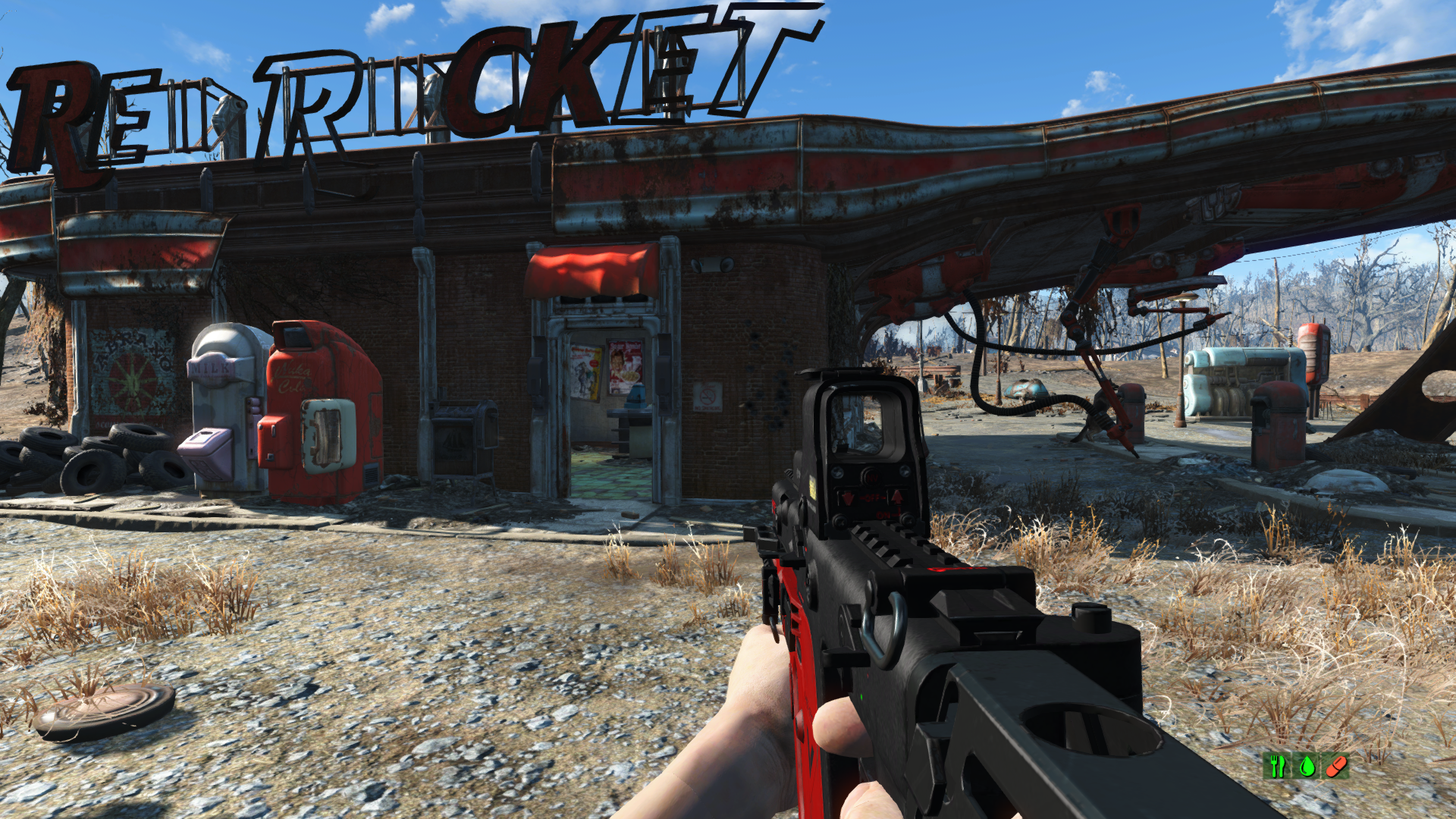Click the red pill status icon
This screenshot has width=1456, height=819.
click(x=1335, y=766)
